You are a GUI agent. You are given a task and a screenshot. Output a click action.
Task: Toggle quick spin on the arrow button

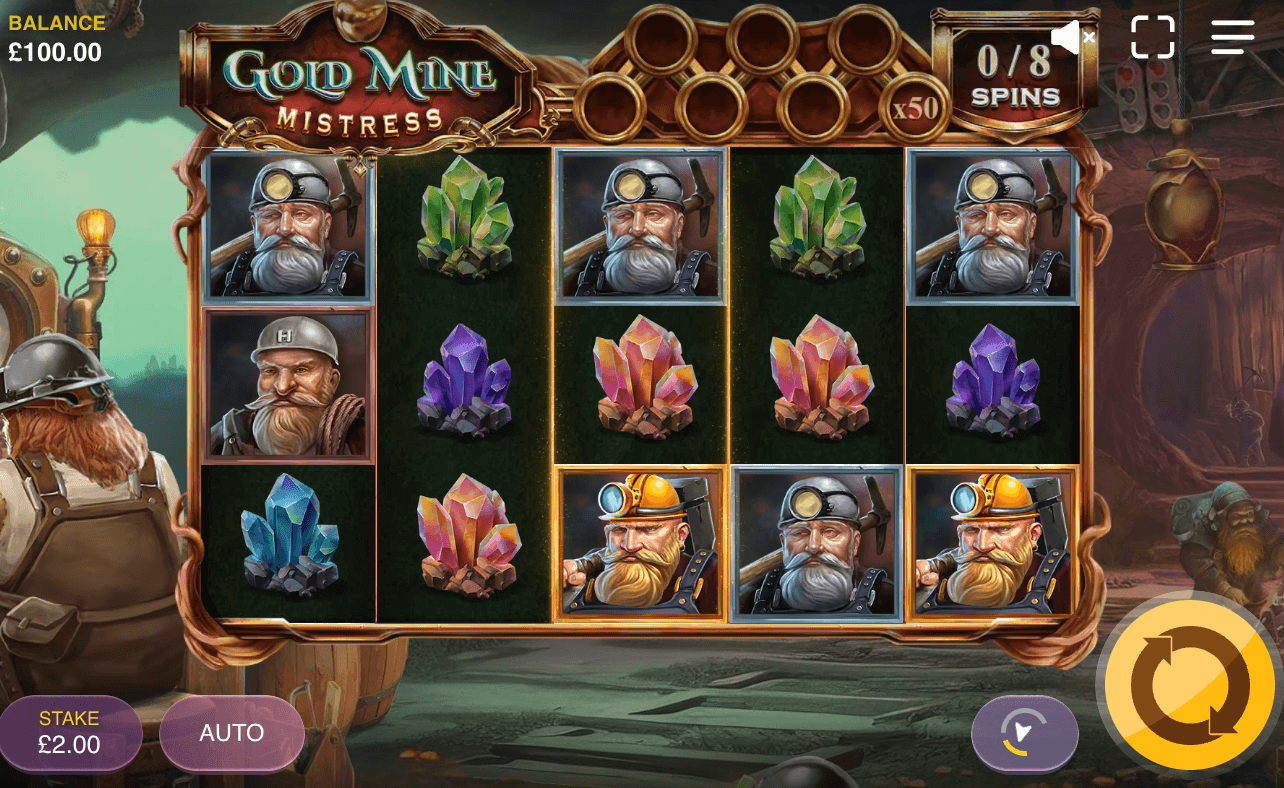1024,733
